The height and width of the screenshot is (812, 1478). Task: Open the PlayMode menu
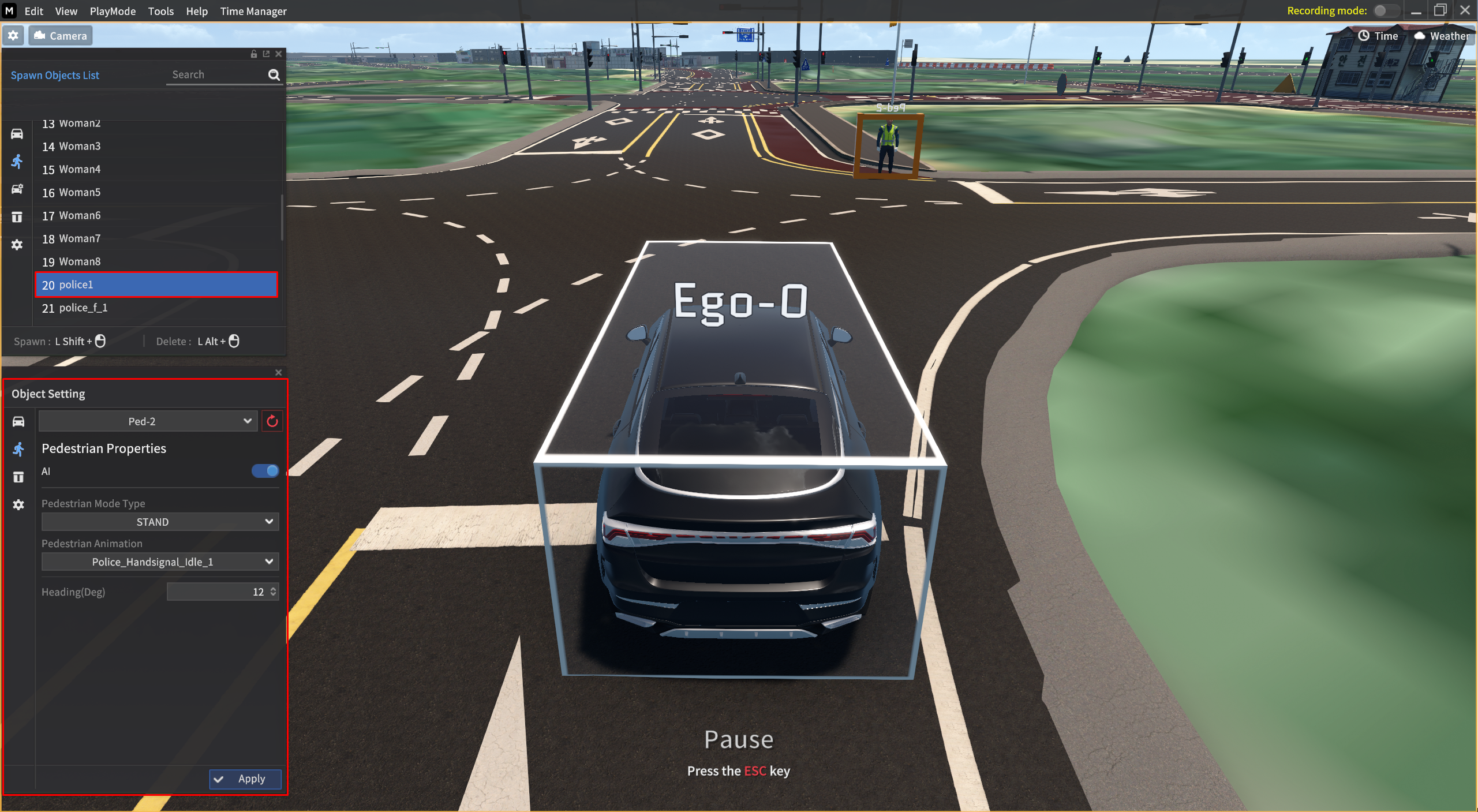click(x=113, y=11)
